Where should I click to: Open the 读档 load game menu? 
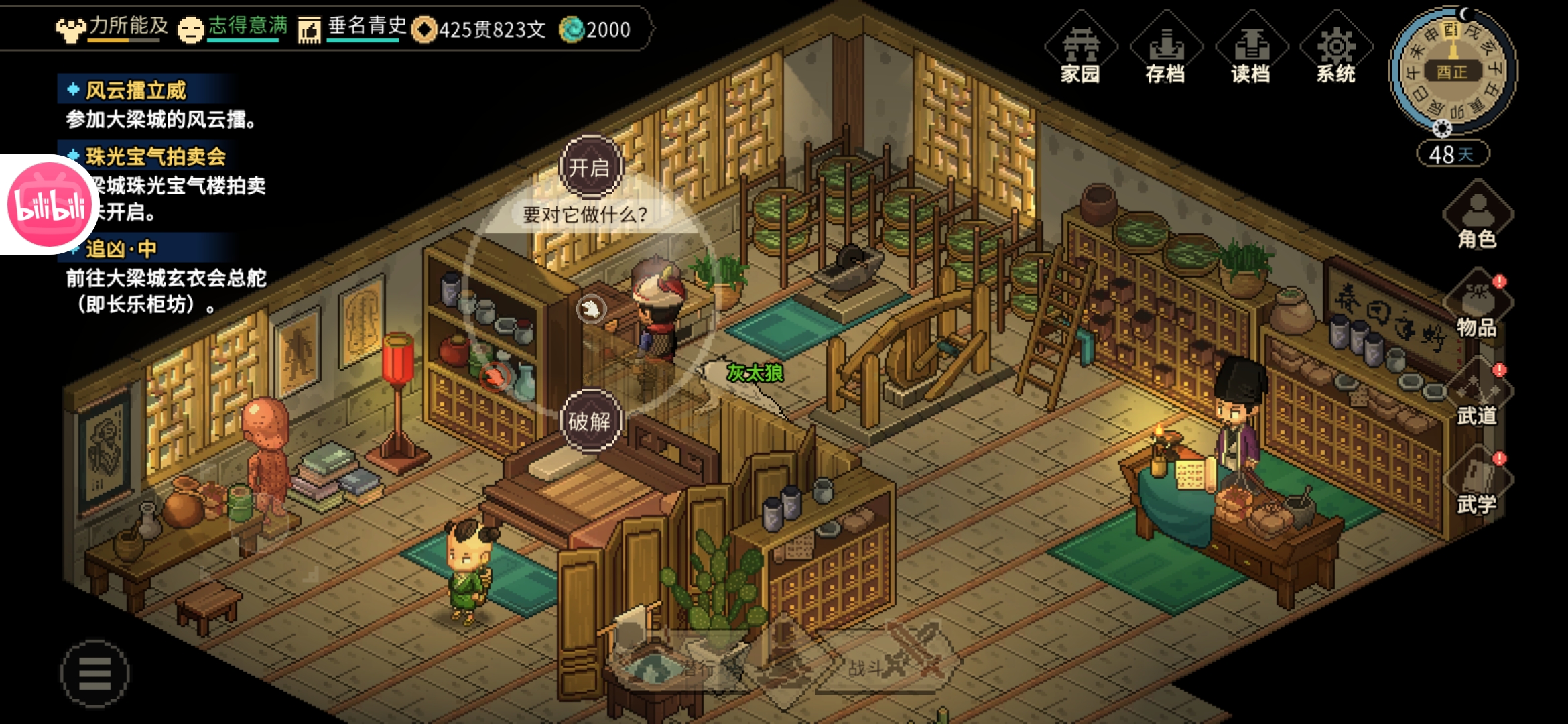point(1250,51)
